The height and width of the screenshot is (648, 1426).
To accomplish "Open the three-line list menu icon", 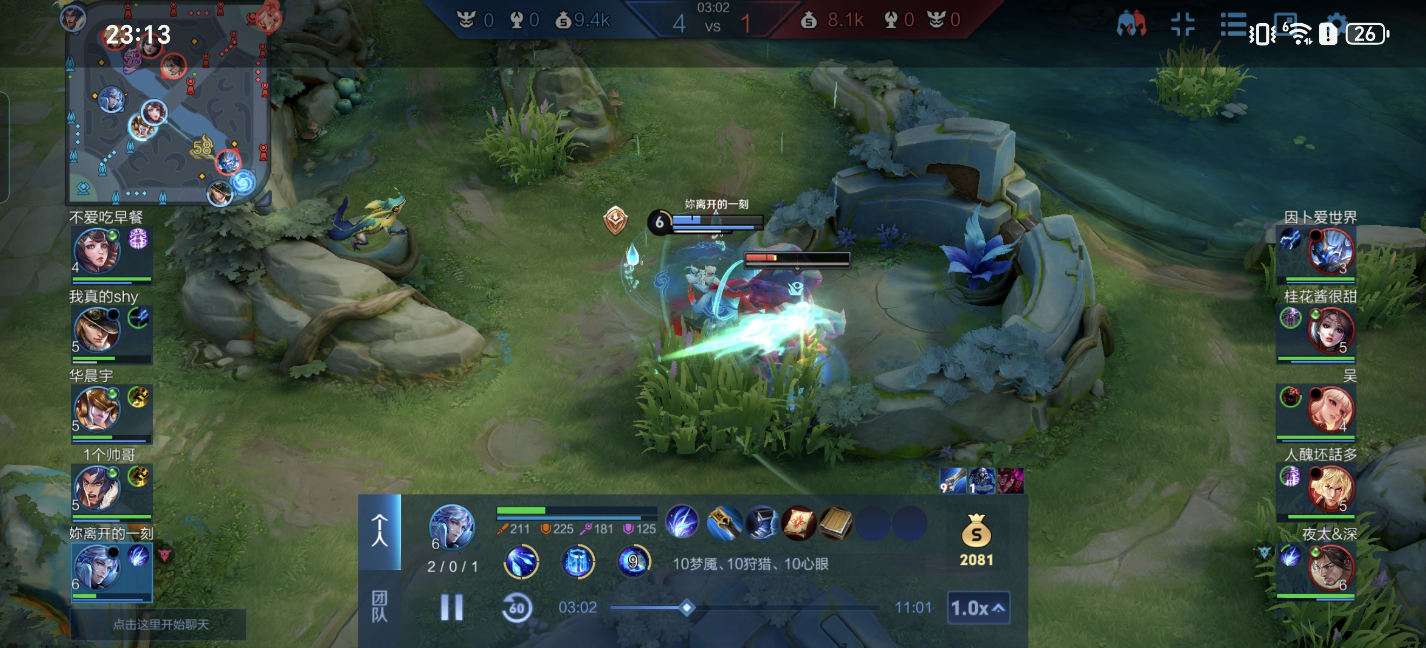I will click(1233, 26).
